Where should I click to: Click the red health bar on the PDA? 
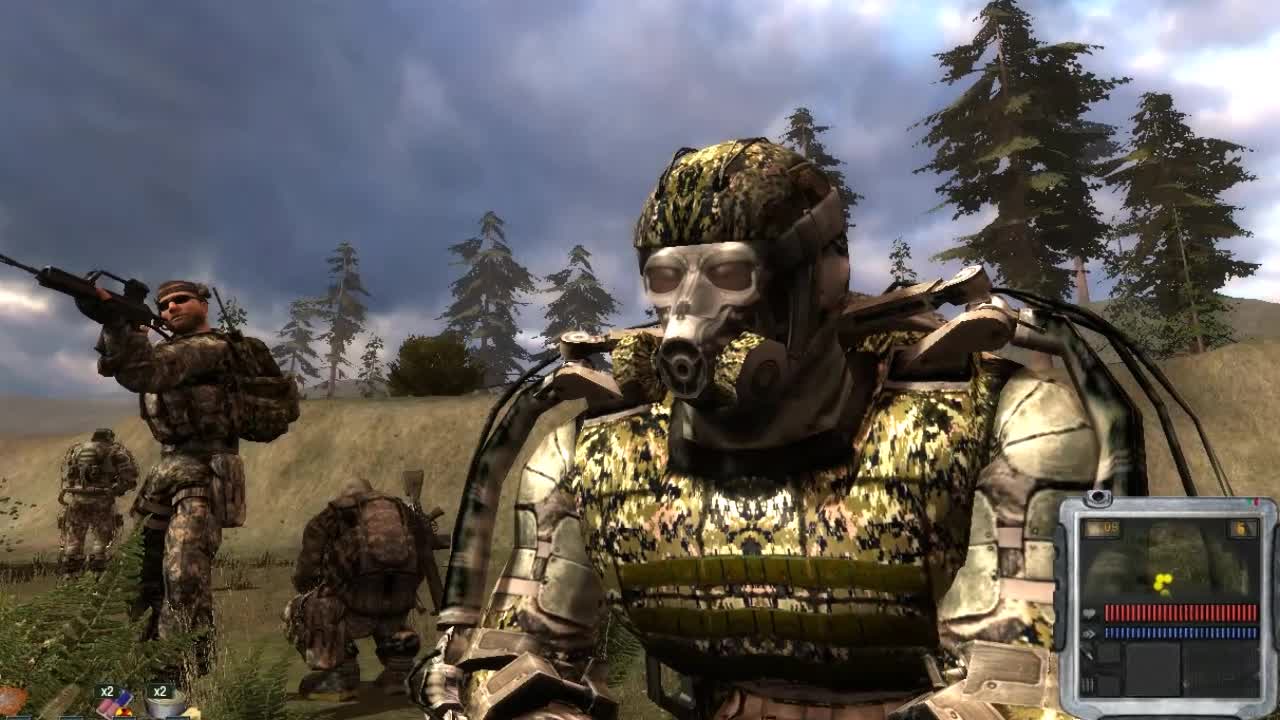pos(1180,612)
